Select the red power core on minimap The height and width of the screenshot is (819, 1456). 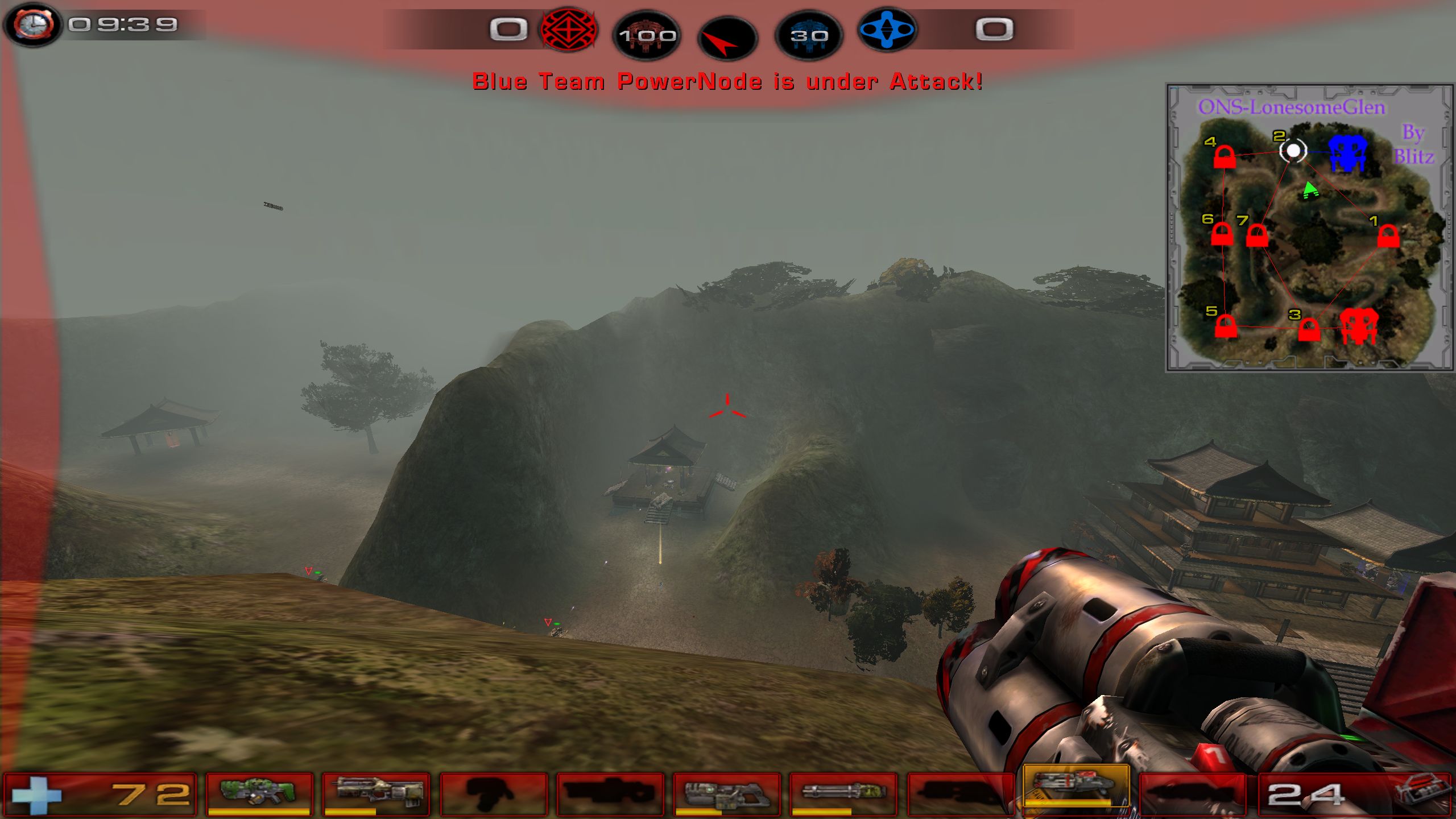1359,326
